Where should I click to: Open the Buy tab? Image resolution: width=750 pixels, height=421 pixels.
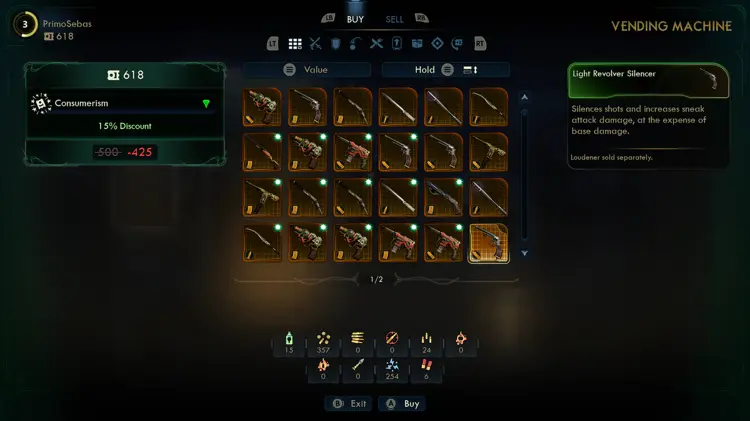(x=355, y=19)
